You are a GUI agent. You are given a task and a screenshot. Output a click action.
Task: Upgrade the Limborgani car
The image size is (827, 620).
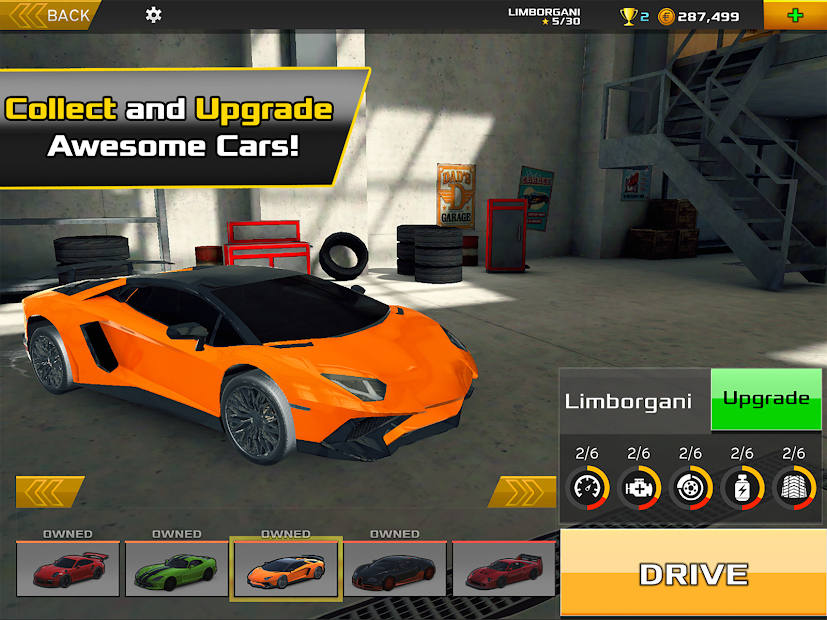point(766,399)
